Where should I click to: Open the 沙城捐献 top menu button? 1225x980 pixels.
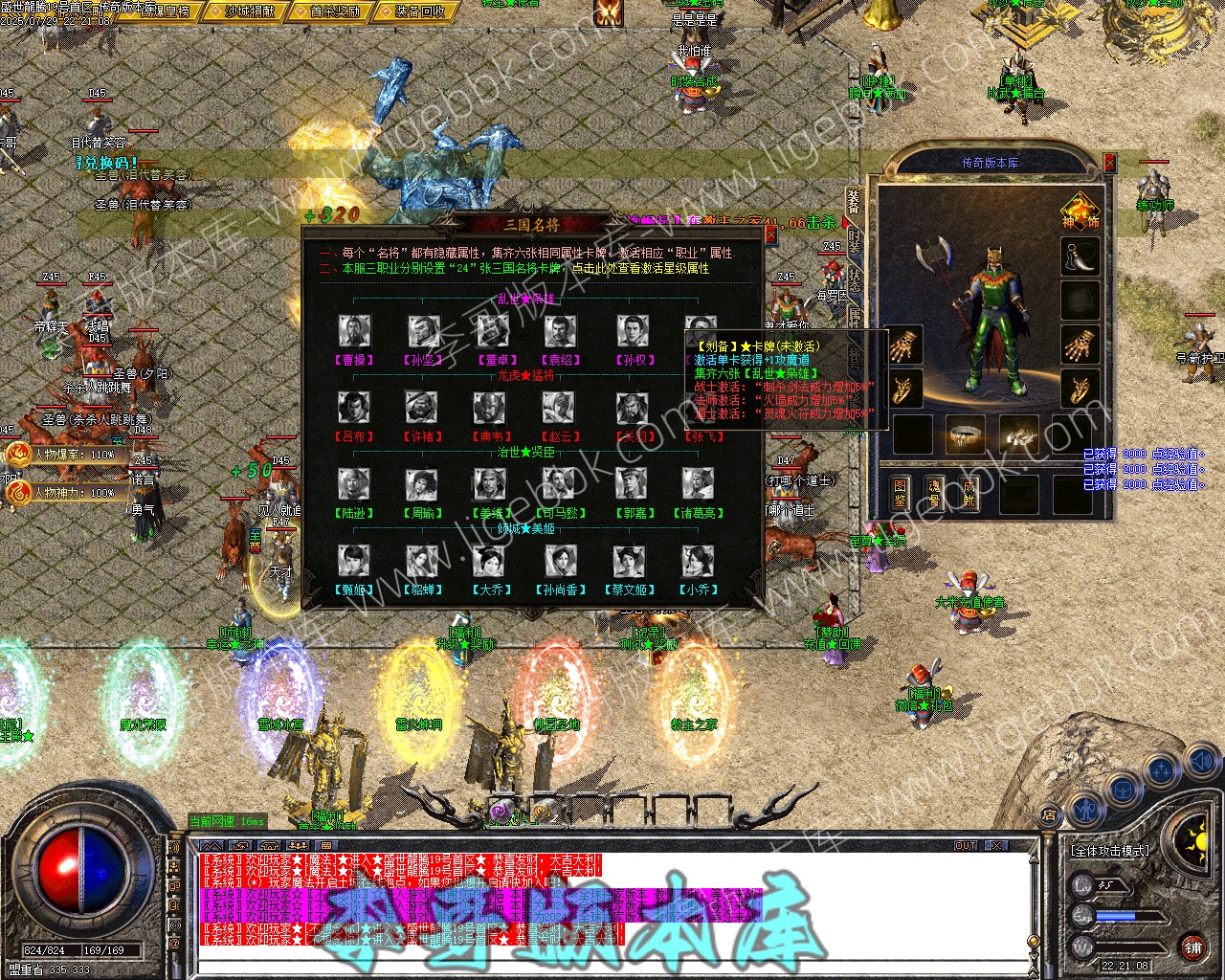click(253, 11)
